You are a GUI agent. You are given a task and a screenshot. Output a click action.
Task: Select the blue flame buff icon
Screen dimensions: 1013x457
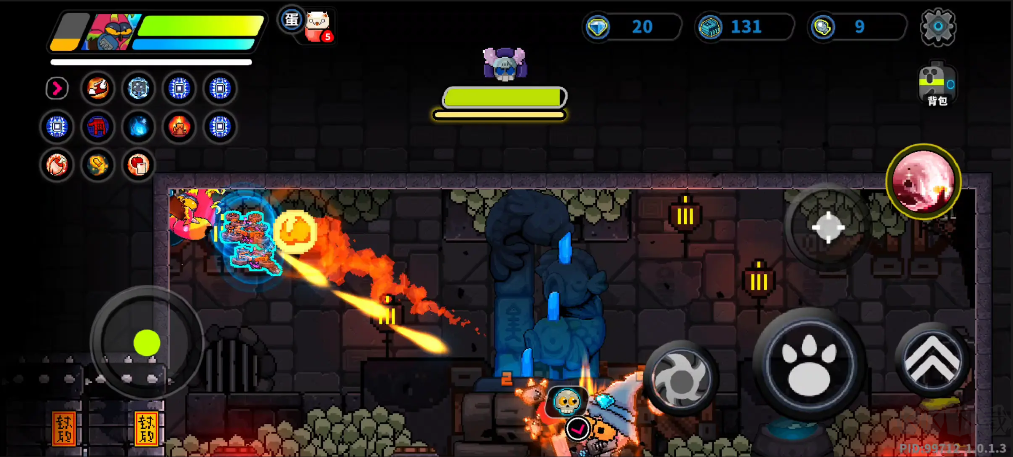point(139,127)
